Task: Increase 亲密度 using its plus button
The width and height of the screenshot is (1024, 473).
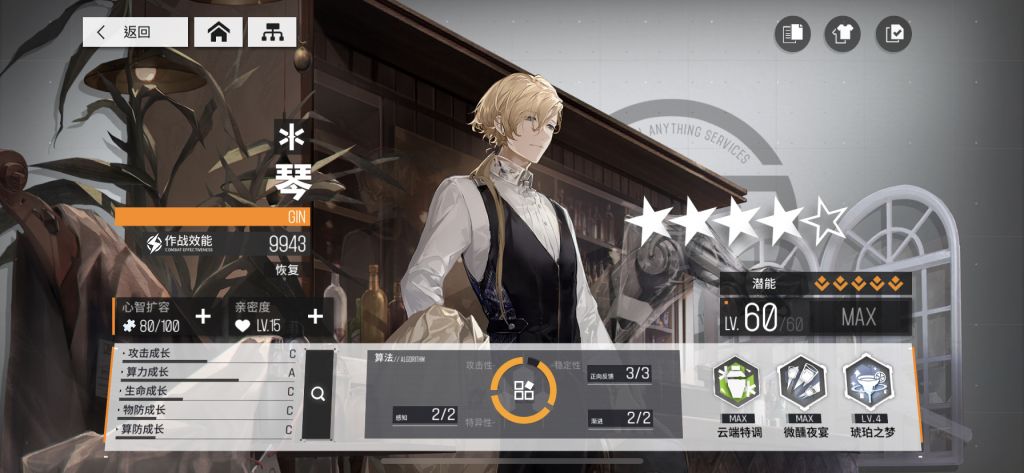Action: point(315,317)
